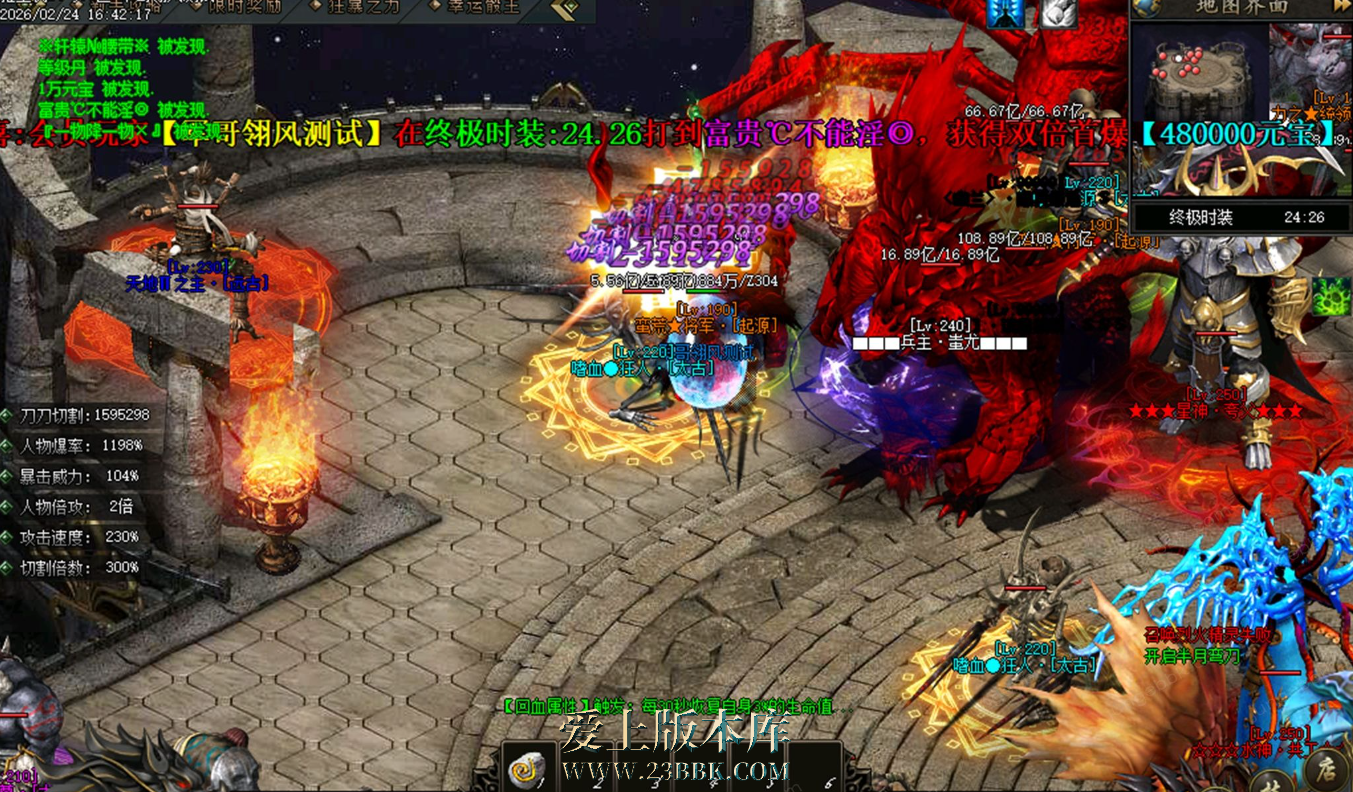The height and width of the screenshot is (792, 1353).
Task: Click the diamond icon beside 幸运骰王
Action: point(434,8)
